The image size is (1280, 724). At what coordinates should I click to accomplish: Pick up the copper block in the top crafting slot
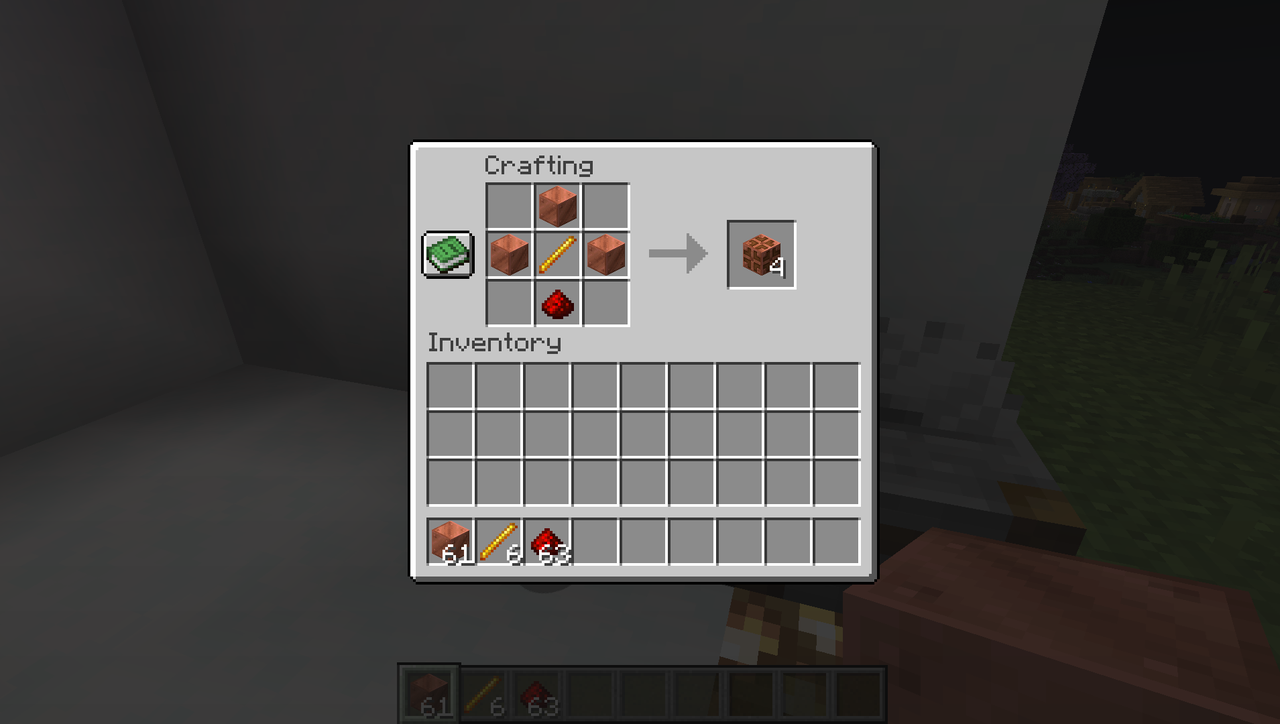pyautogui.click(x=557, y=206)
